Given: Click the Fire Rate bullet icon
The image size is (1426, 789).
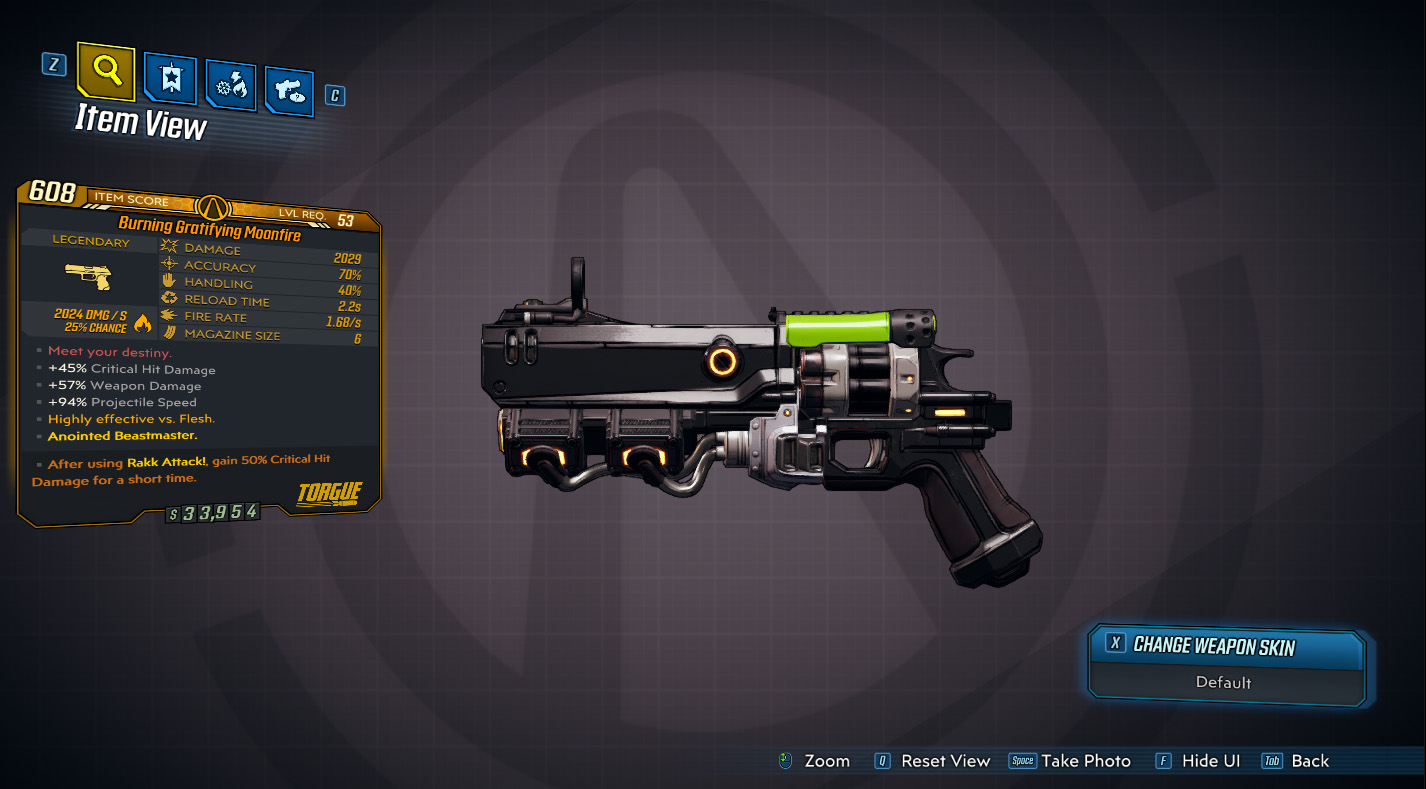Looking at the screenshot, I should (x=168, y=315).
